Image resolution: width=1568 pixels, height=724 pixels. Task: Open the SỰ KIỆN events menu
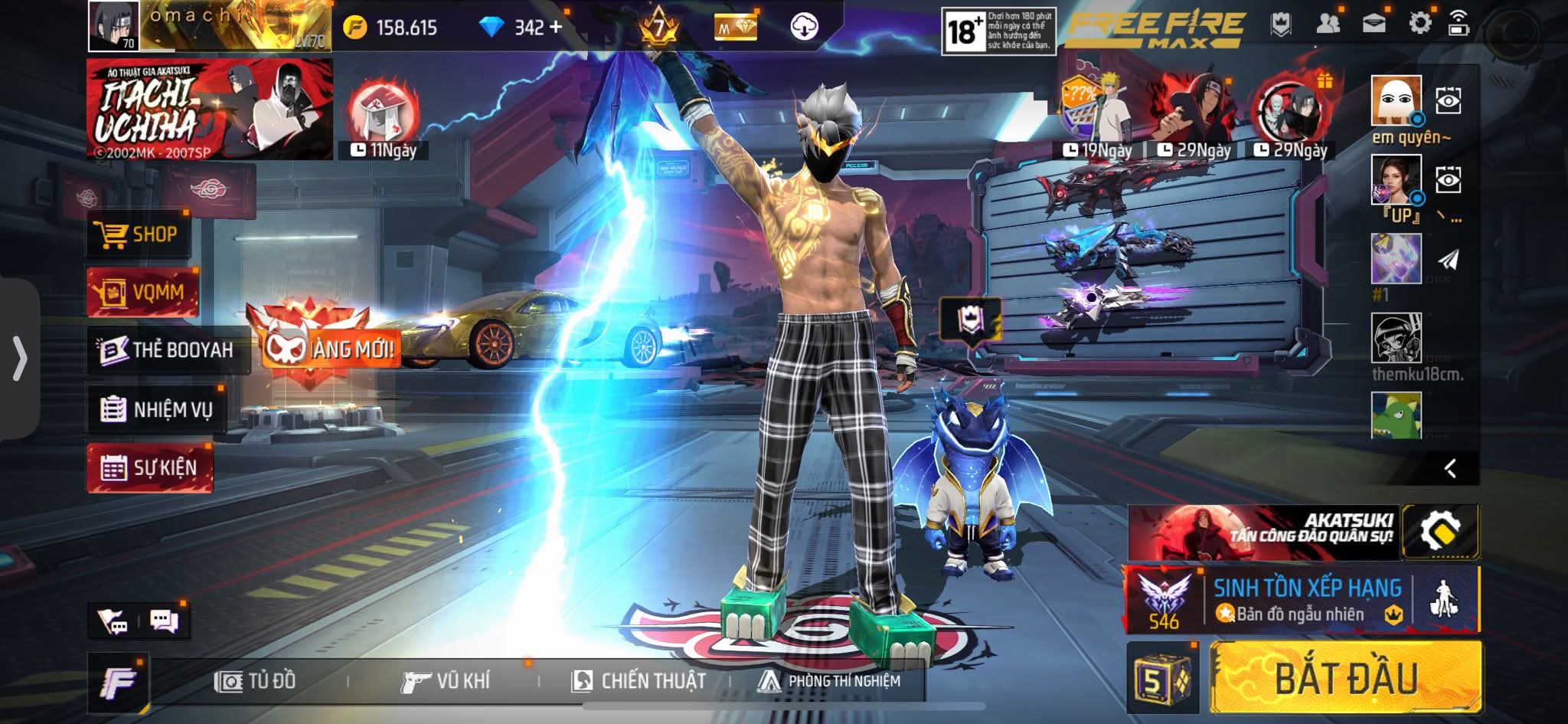click(x=150, y=467)
